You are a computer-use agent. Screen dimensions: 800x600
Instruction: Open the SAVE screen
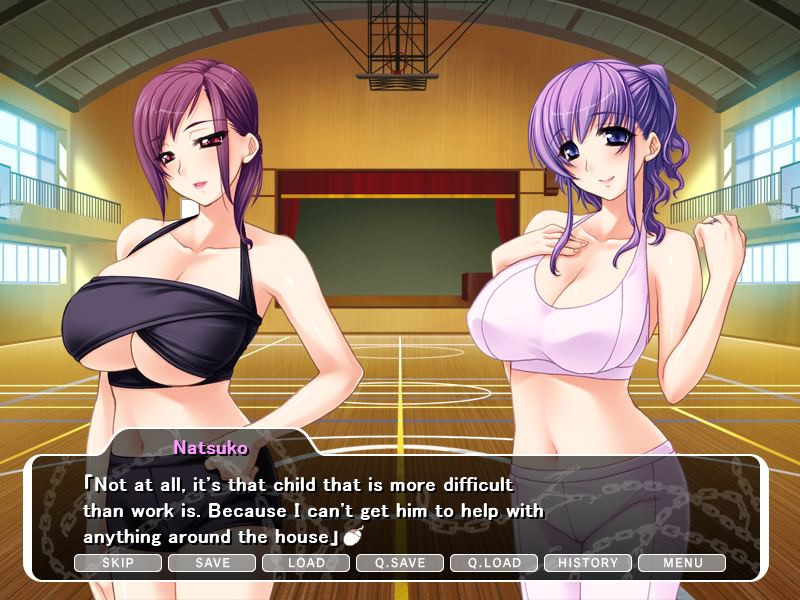212,563
